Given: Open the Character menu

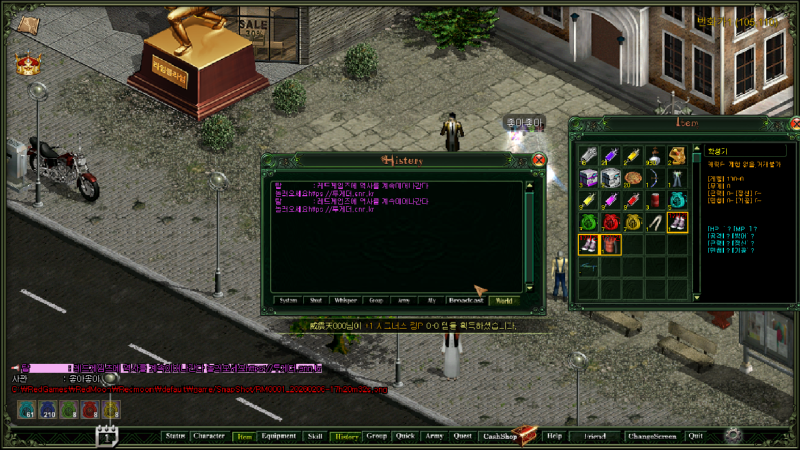Looking at the screenshot, I should point(209,436).
